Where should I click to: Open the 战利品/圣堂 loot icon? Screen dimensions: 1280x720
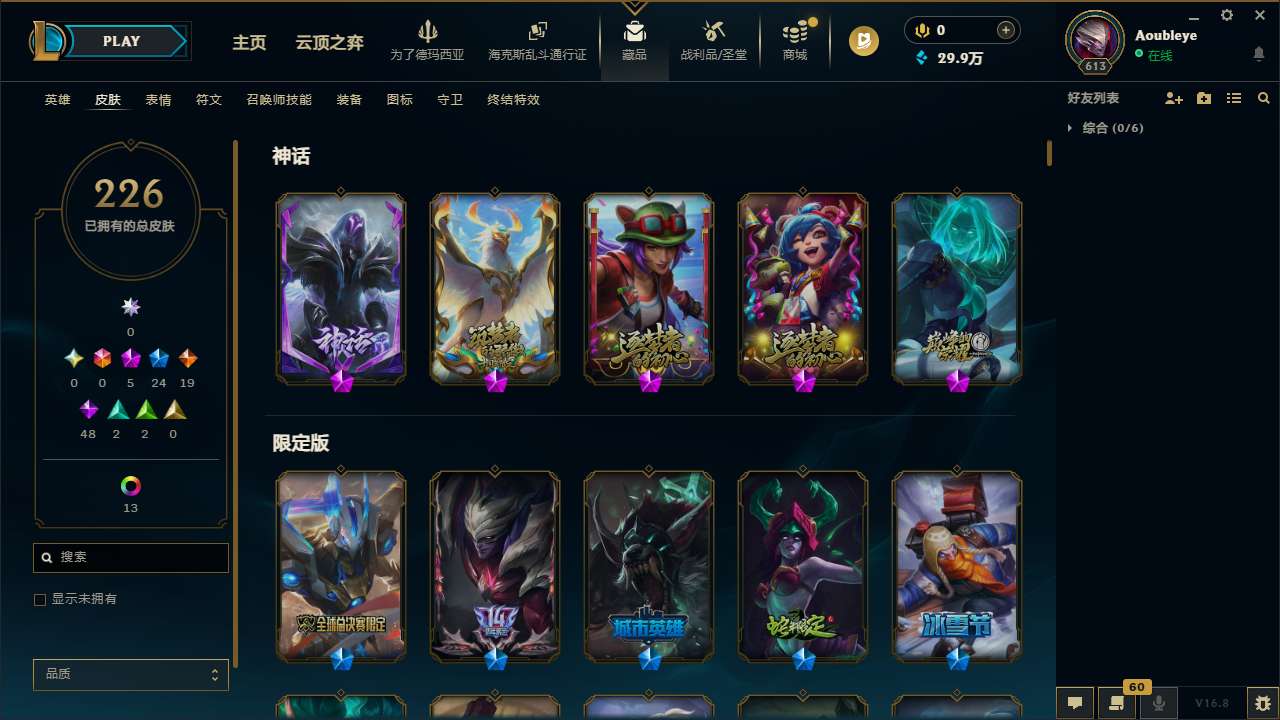713,40
